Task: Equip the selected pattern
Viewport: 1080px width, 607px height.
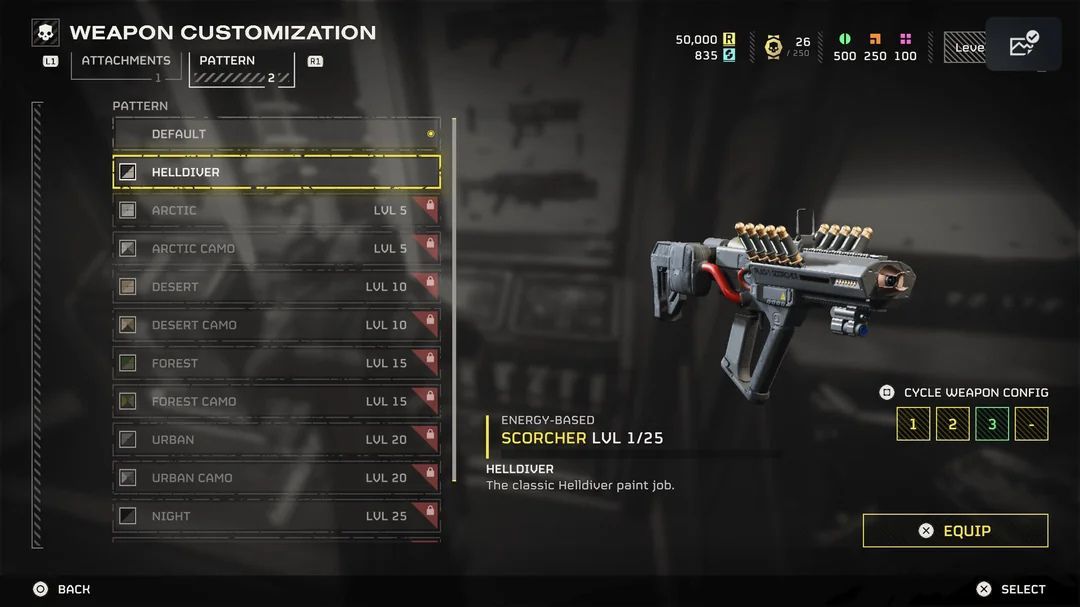Action: pyautogui.click(x=955, y=531)
